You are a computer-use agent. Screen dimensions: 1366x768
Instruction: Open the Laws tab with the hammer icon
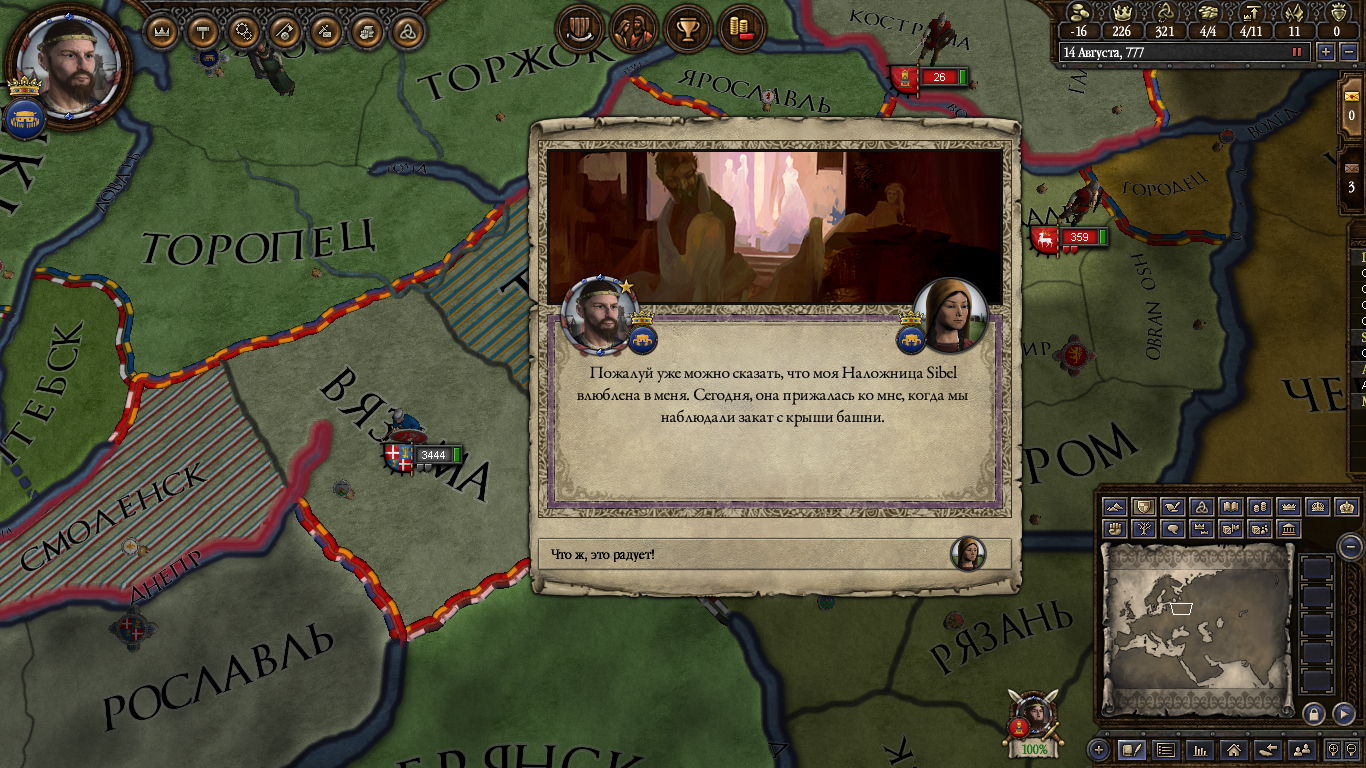[203, 32]
